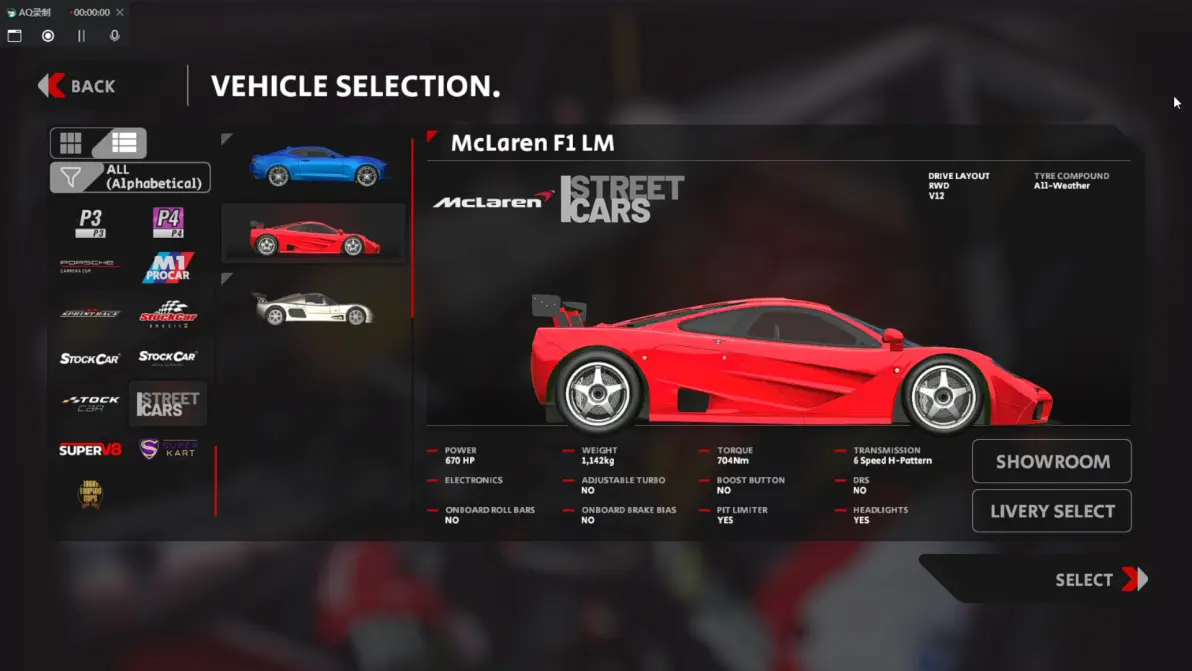Go back using the BACK button
Image resolution: width=1192 pixels, height=671 pixels.
click(78, 86)
